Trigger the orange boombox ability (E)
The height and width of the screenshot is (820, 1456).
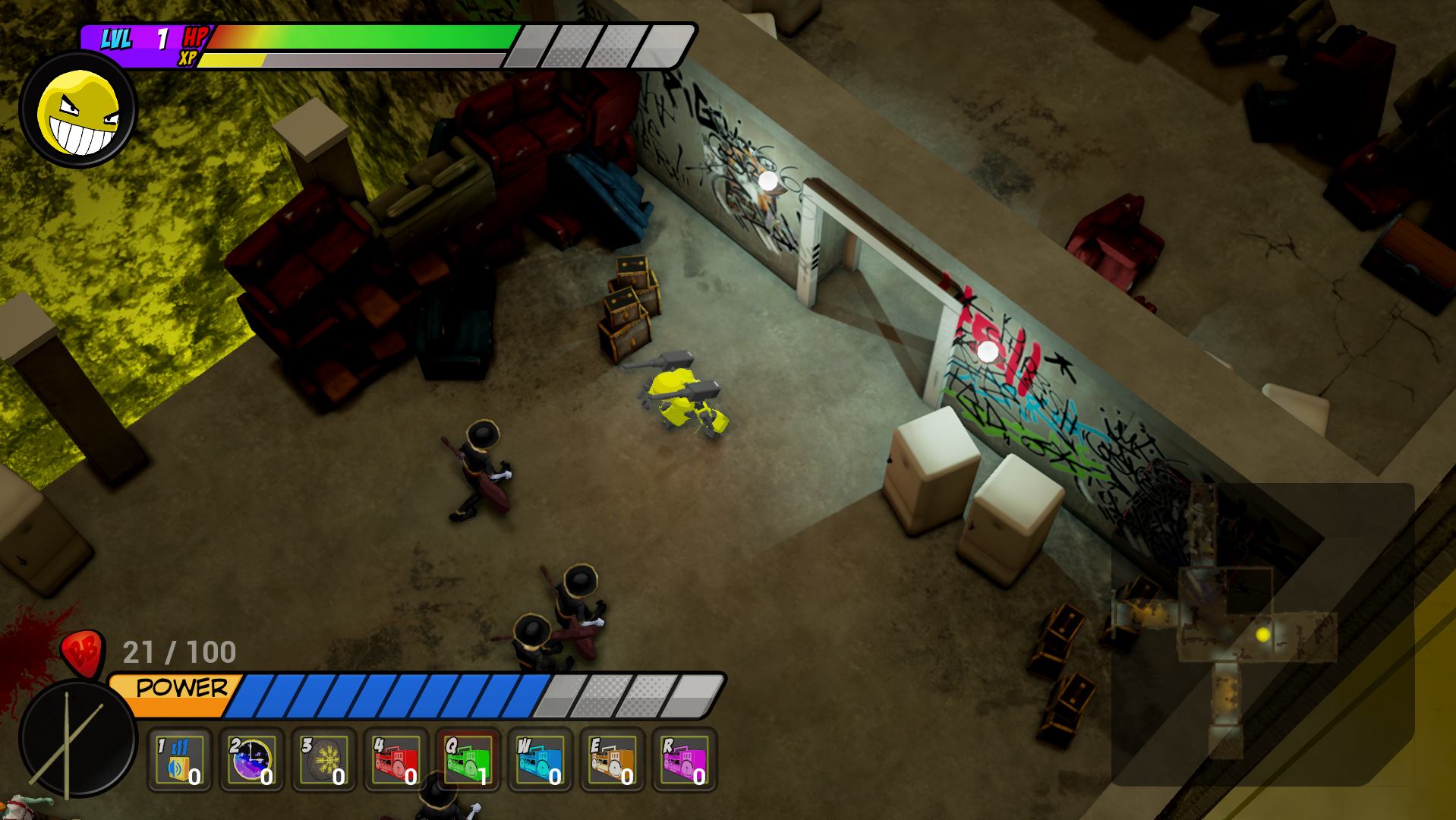[613, 760]
